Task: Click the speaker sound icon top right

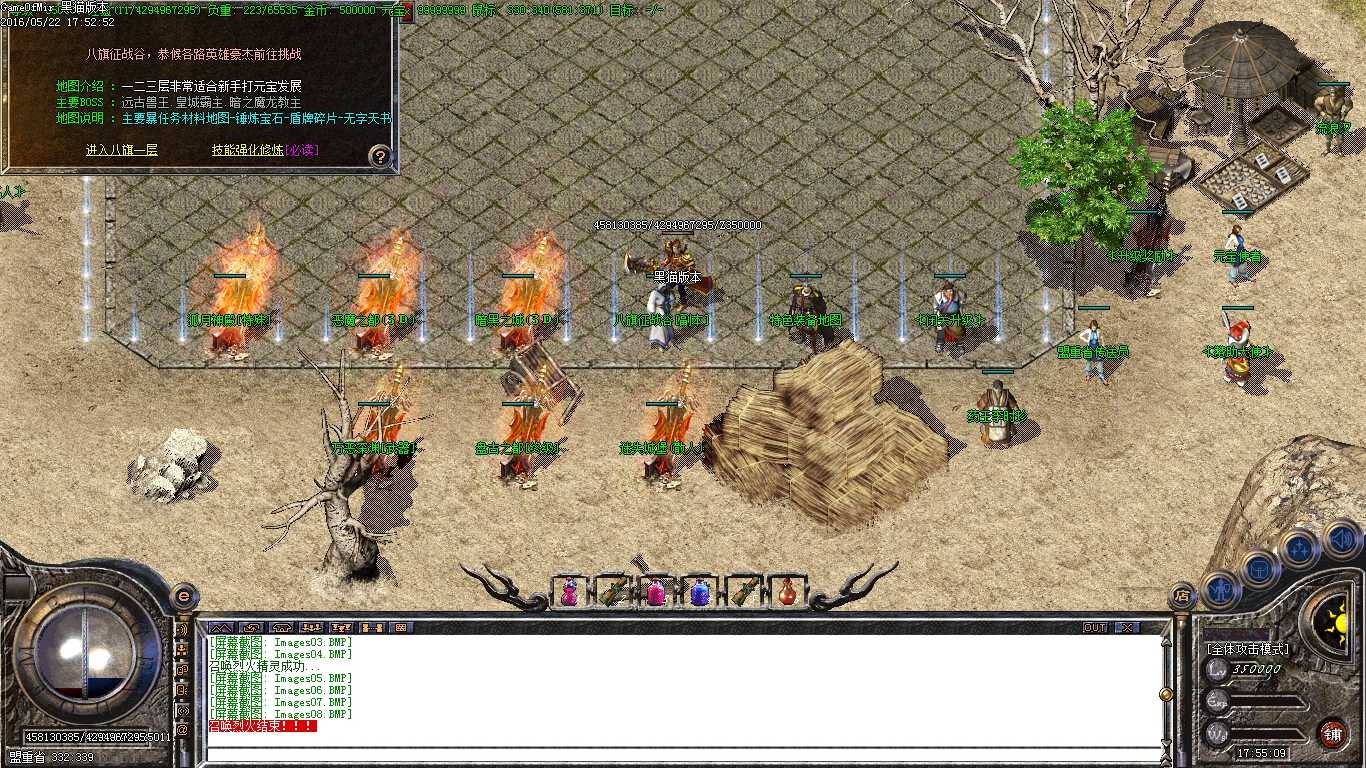Action: point(1342,540)
